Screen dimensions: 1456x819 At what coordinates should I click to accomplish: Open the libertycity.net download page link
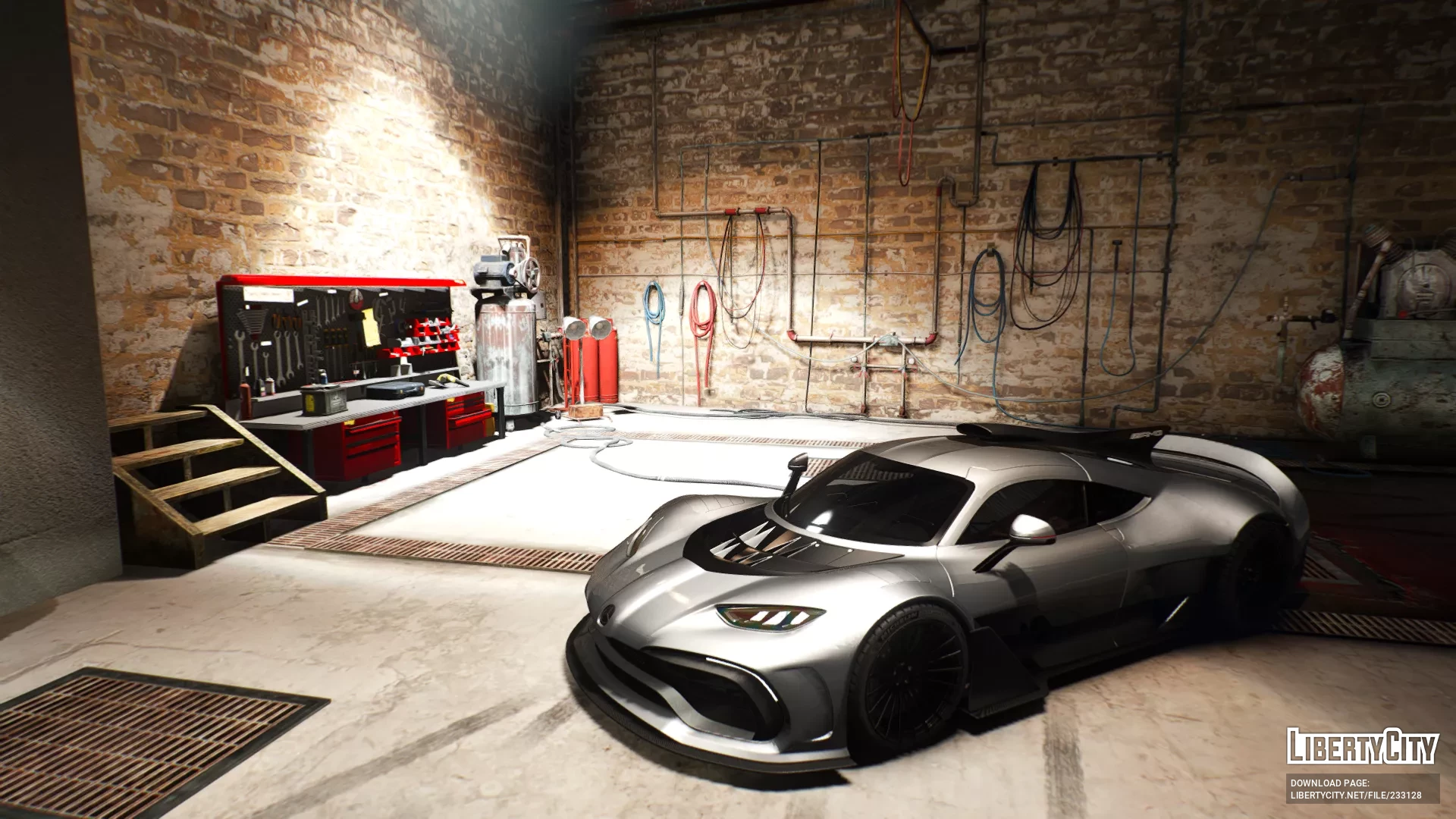[x=1356, y=795]
